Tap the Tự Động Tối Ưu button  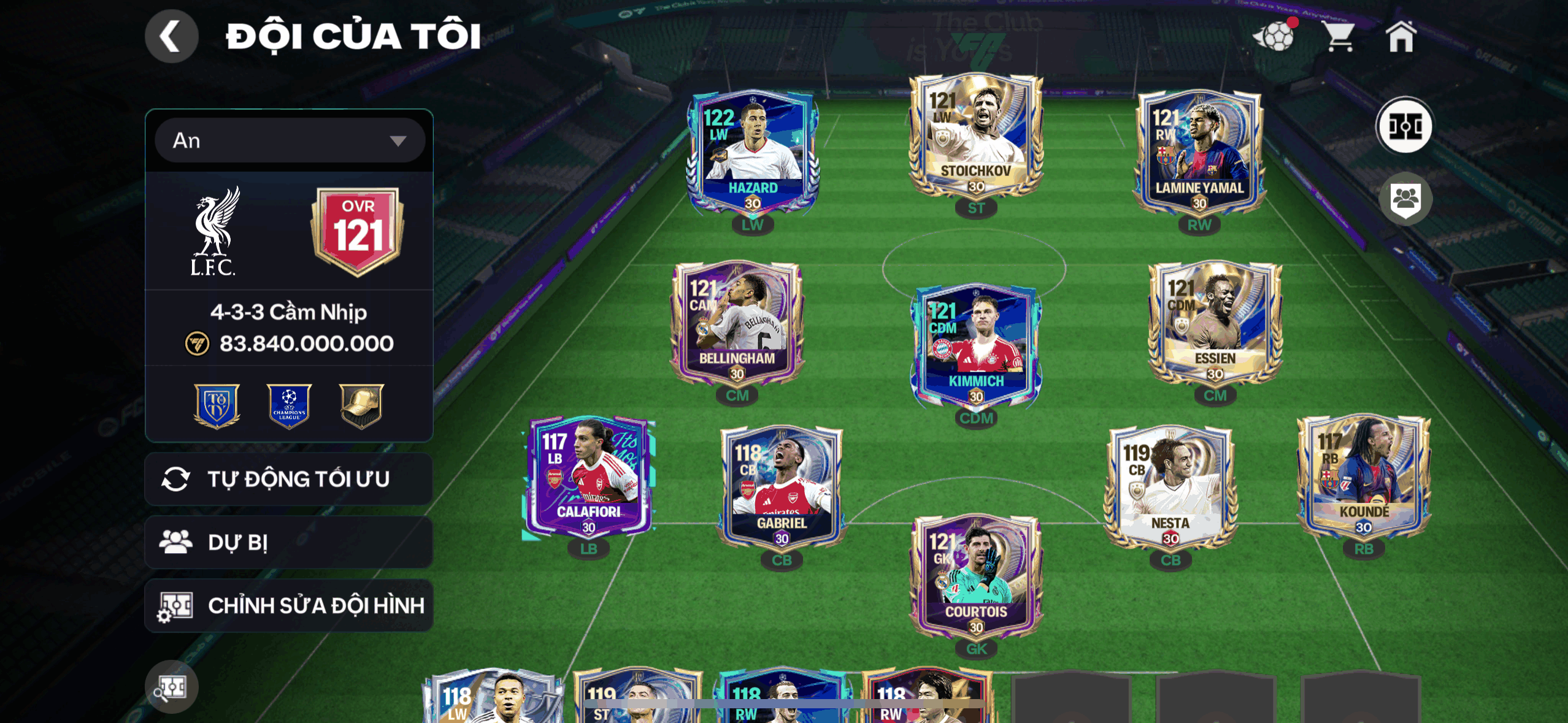tap(289, 479)
